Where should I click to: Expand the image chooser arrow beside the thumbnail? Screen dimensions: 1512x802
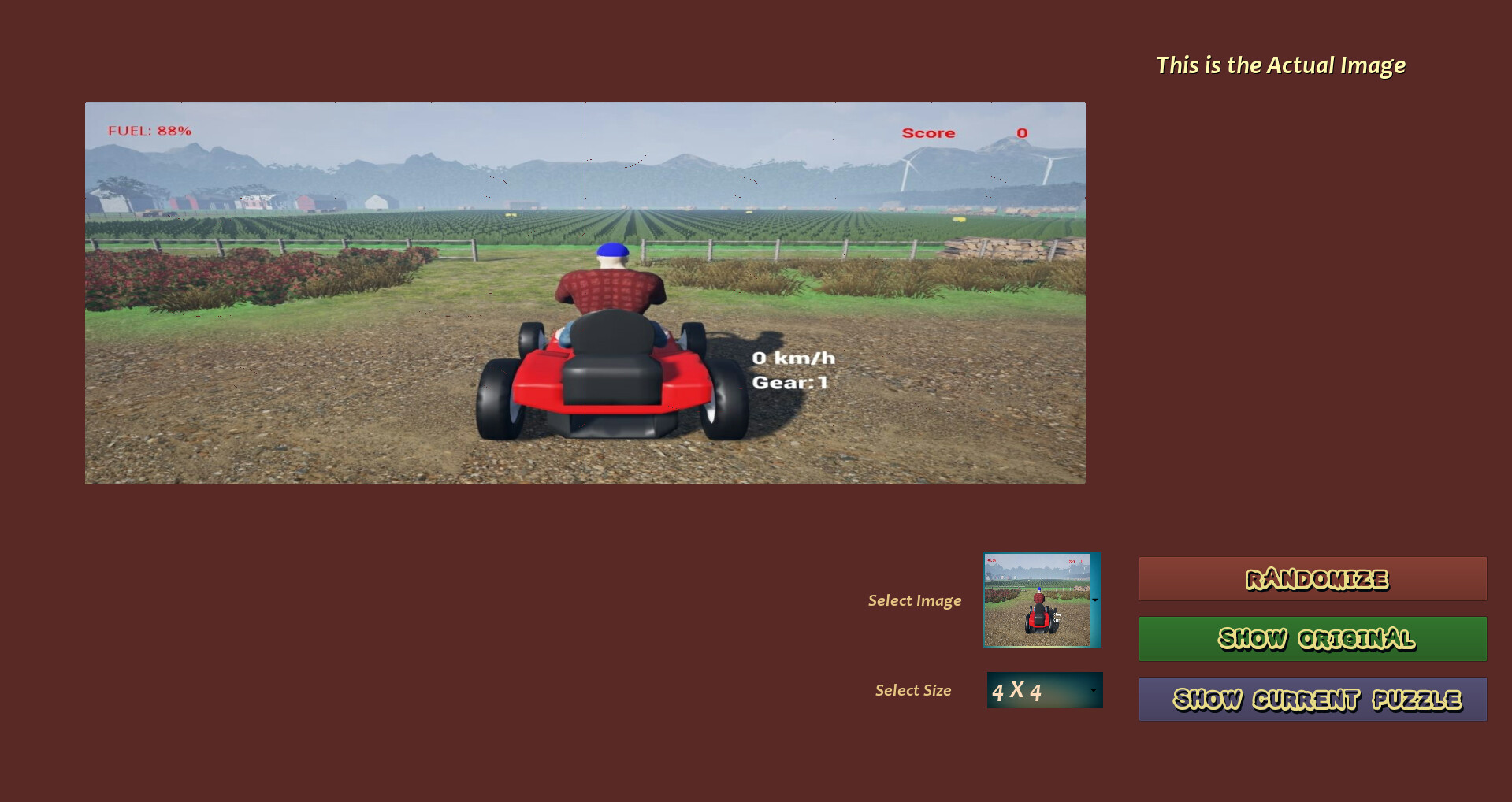(1094, 600)
